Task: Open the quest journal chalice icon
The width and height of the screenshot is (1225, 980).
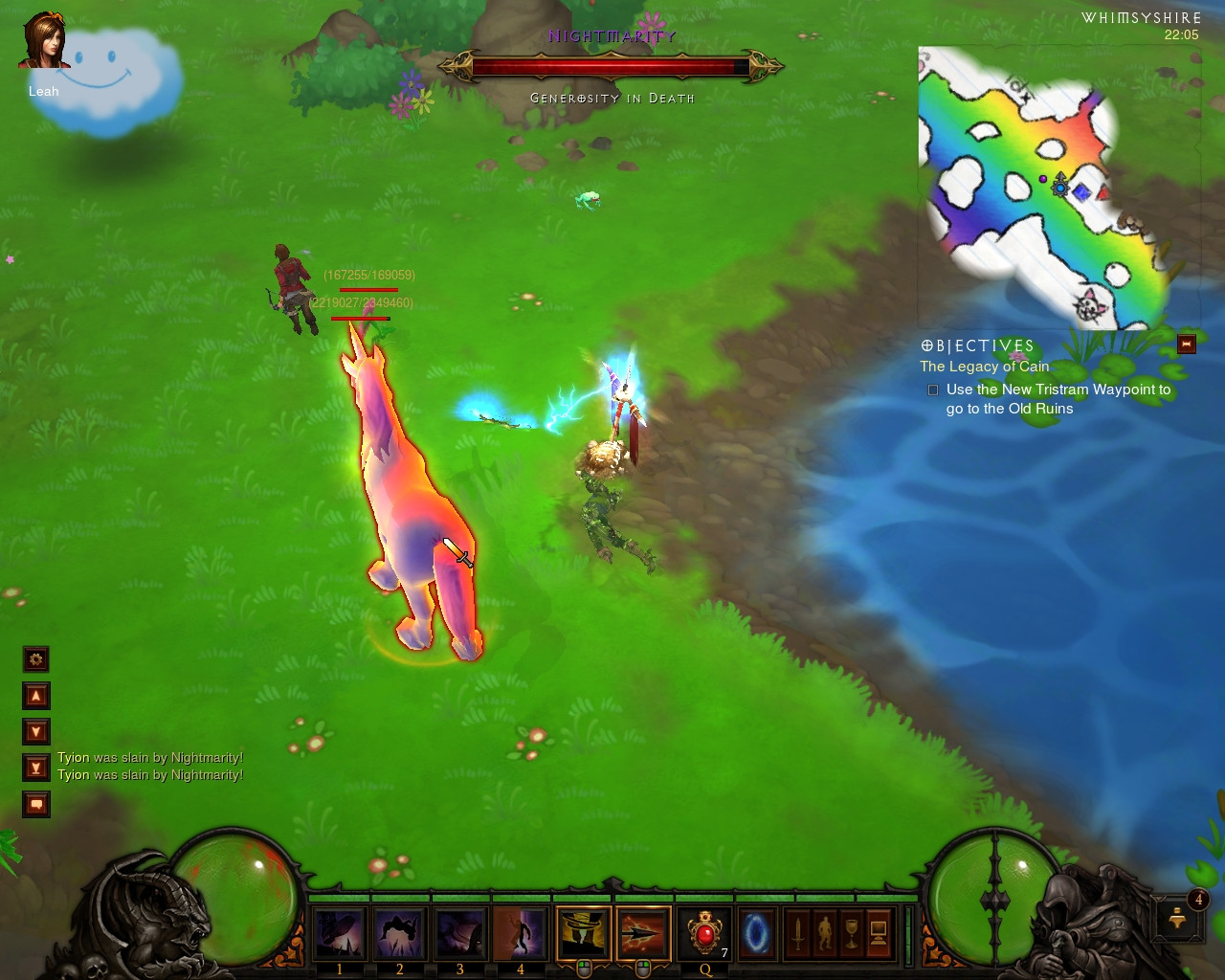Action: coord(851,933)
